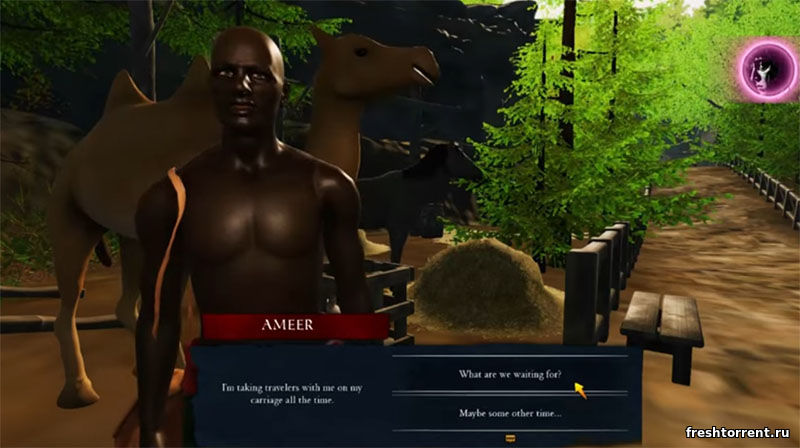Select "Maybe some other time..." response
This screenshot has height=448, width=800.
coord(510,413)
